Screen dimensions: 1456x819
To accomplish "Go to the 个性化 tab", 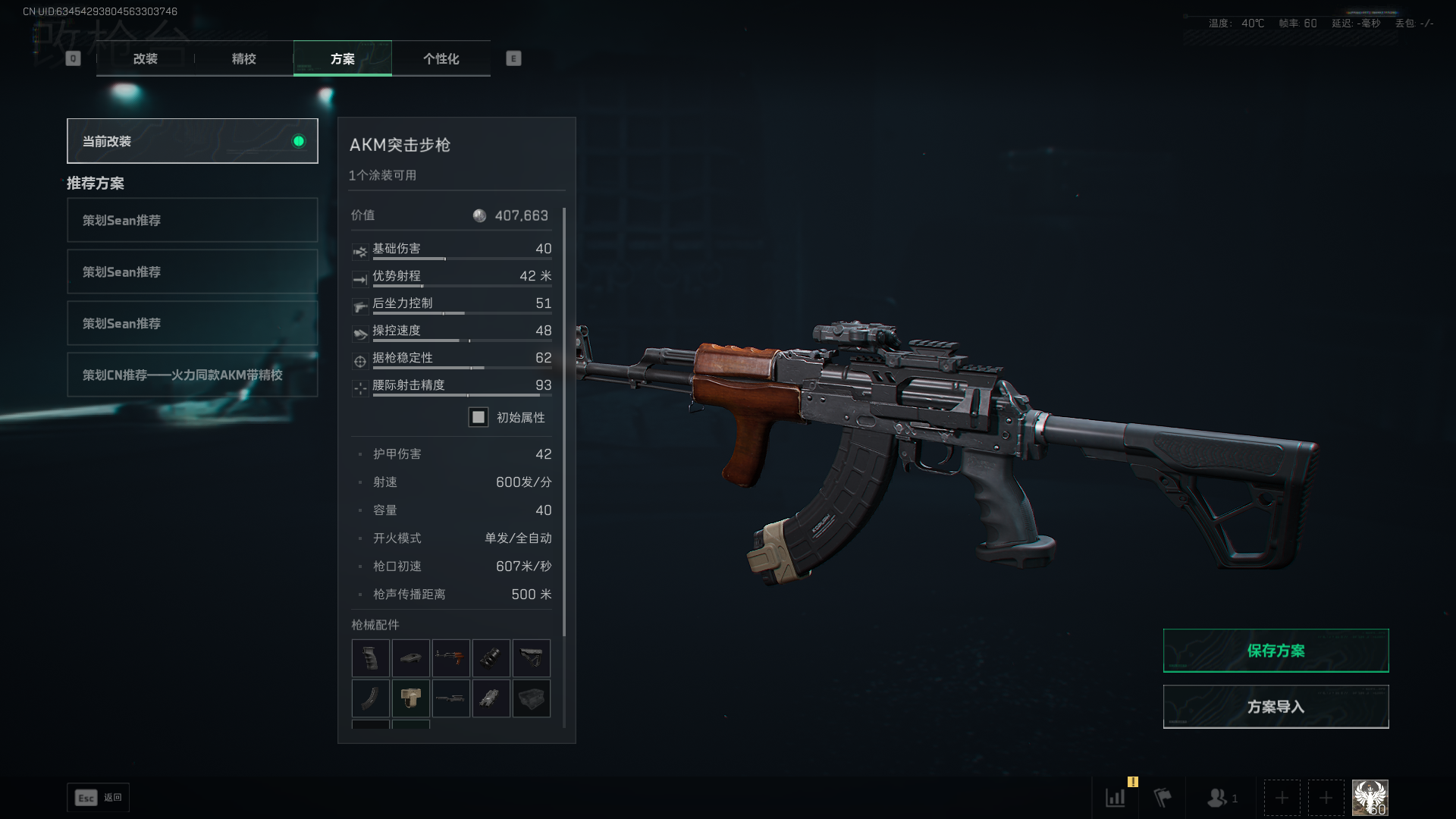I will pos(441,58).
